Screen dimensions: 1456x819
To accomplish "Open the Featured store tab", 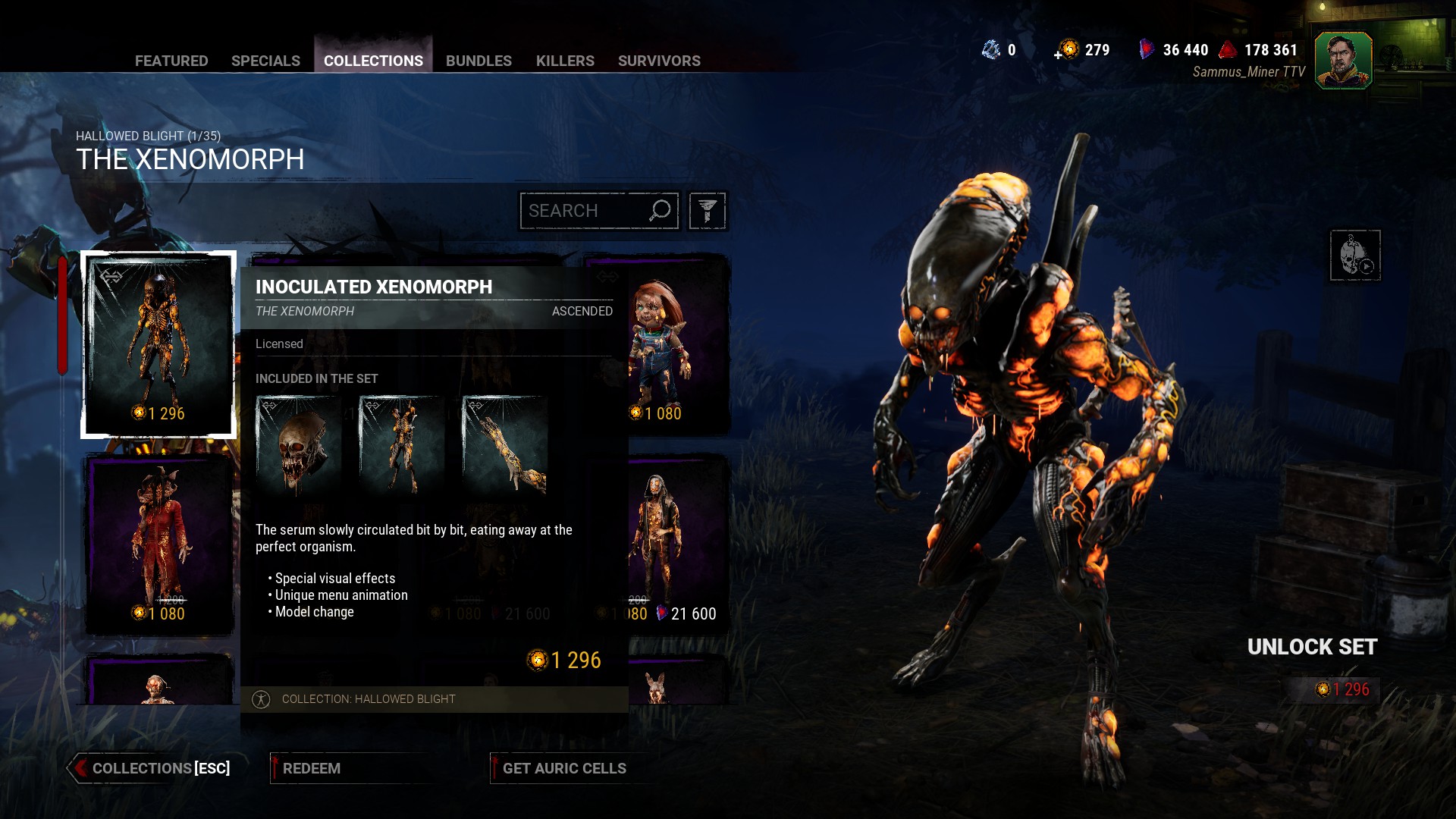I will (171, 61).
